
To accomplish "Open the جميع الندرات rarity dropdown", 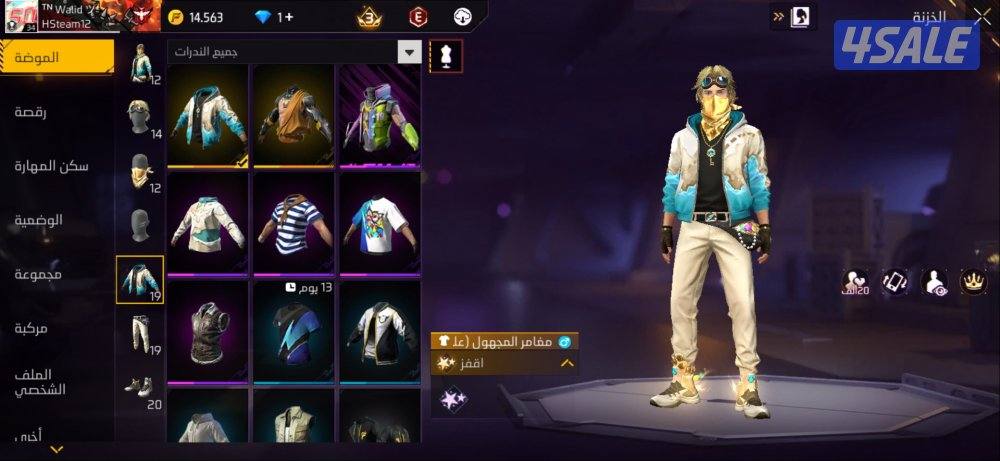I will 294,51.
